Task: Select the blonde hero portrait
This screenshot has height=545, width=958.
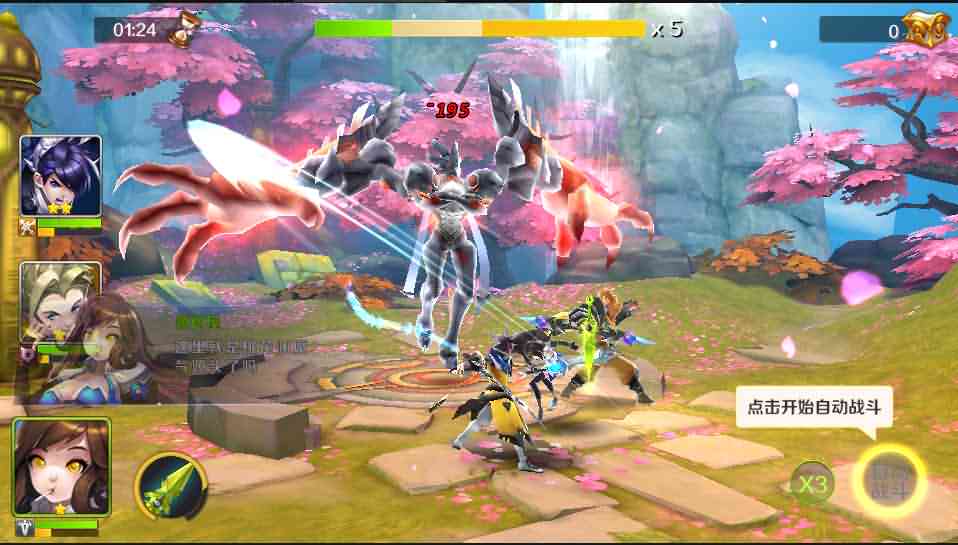Action: tap(60, 298)
